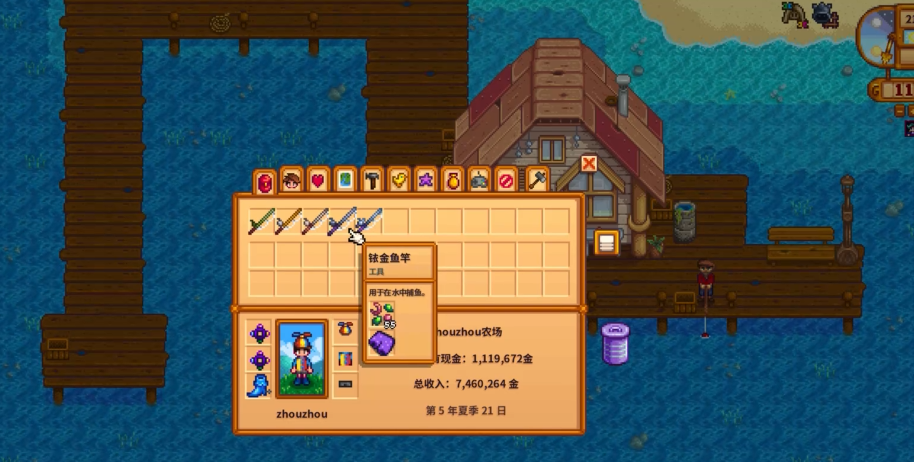Select the red backpack inventory tab

(264, 183)
